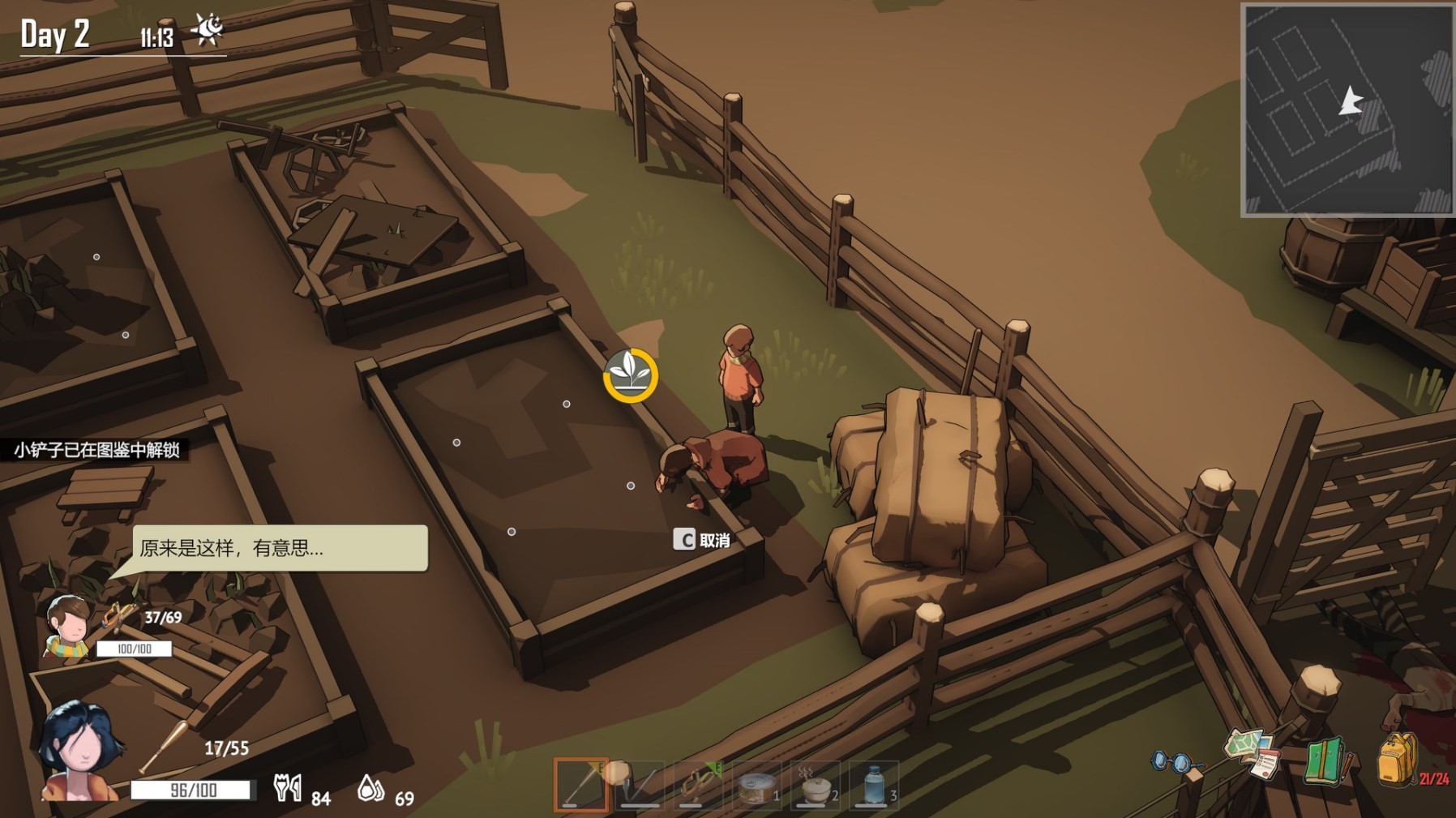Open the green journal notebook
The width and height of the screenshot is (1456, 818).
[1325, 760]
